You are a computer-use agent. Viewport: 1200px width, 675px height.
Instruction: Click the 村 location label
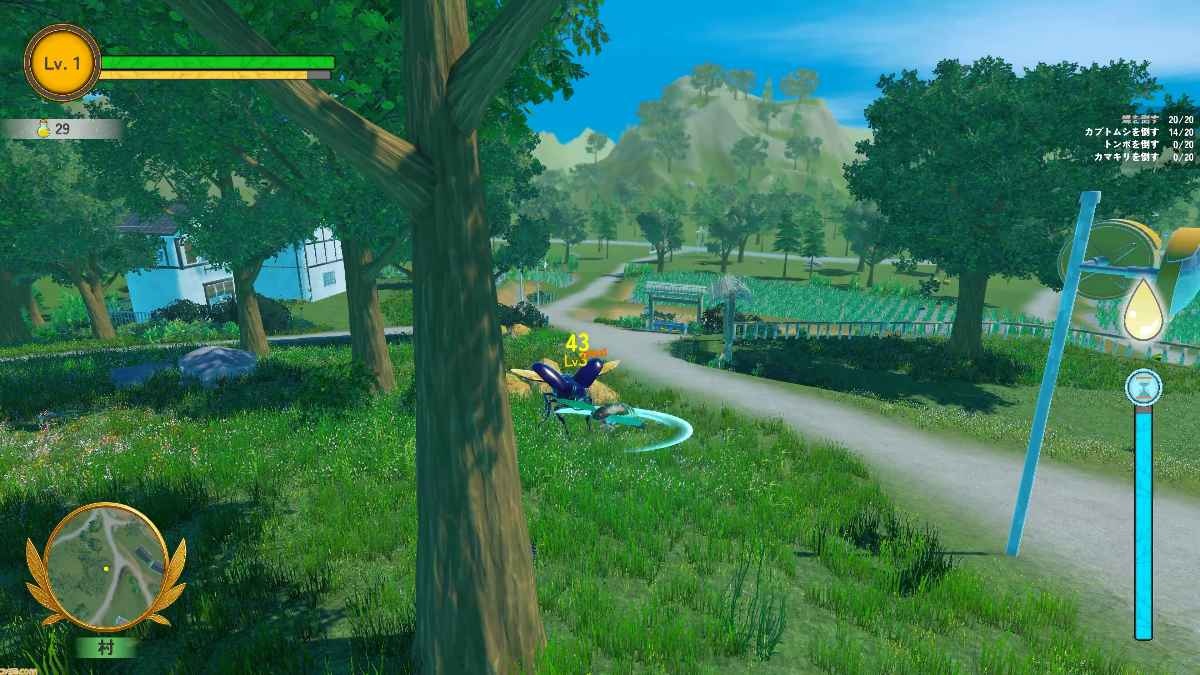pos(106,647)
